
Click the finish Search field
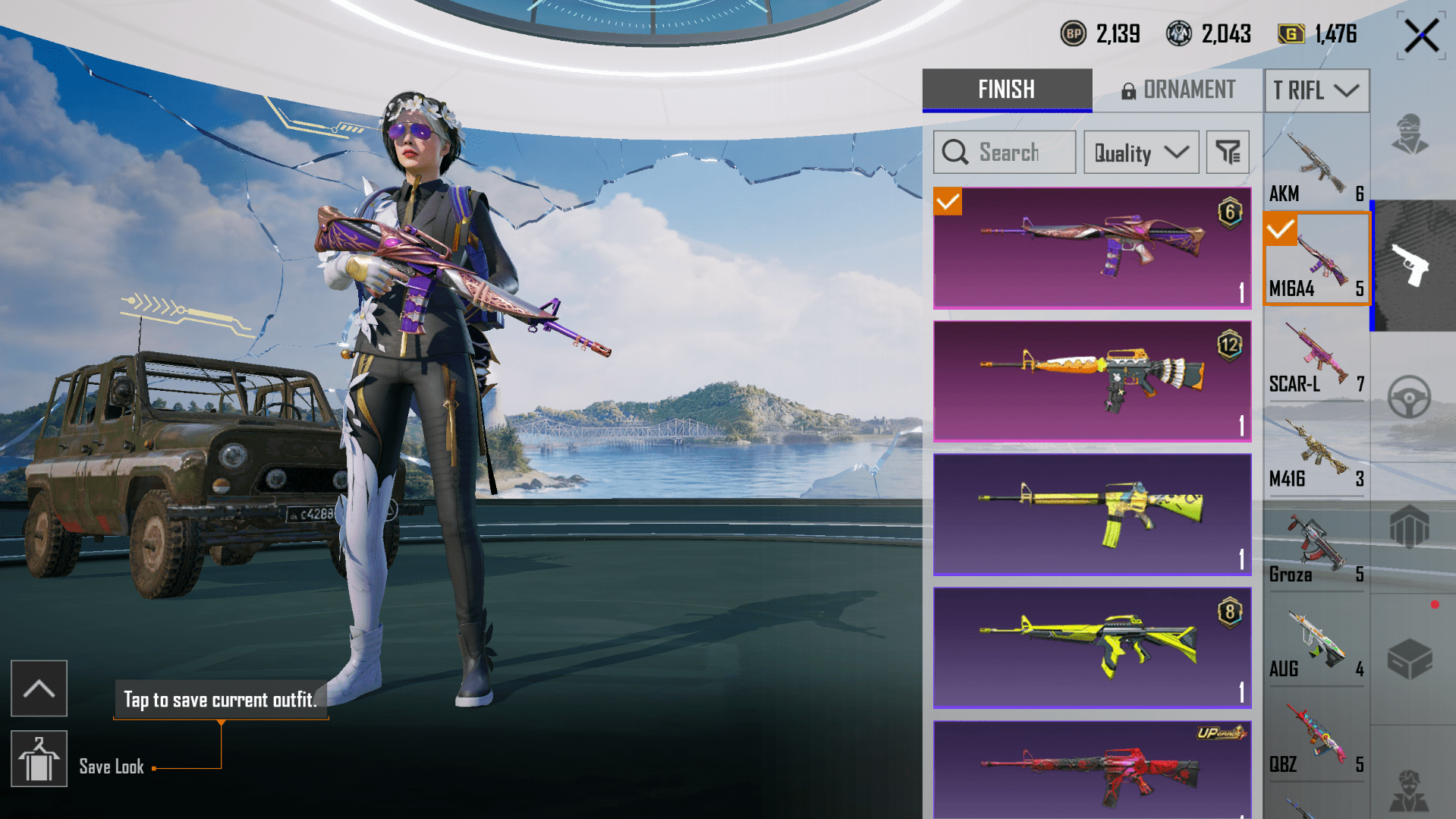tap(1005, 153)
